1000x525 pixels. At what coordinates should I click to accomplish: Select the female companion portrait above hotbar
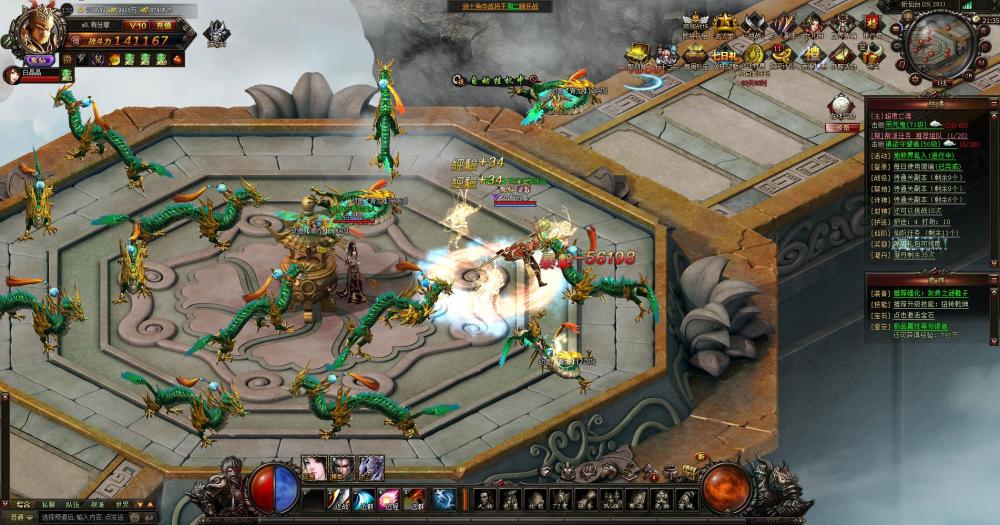(x=316, y=468)
